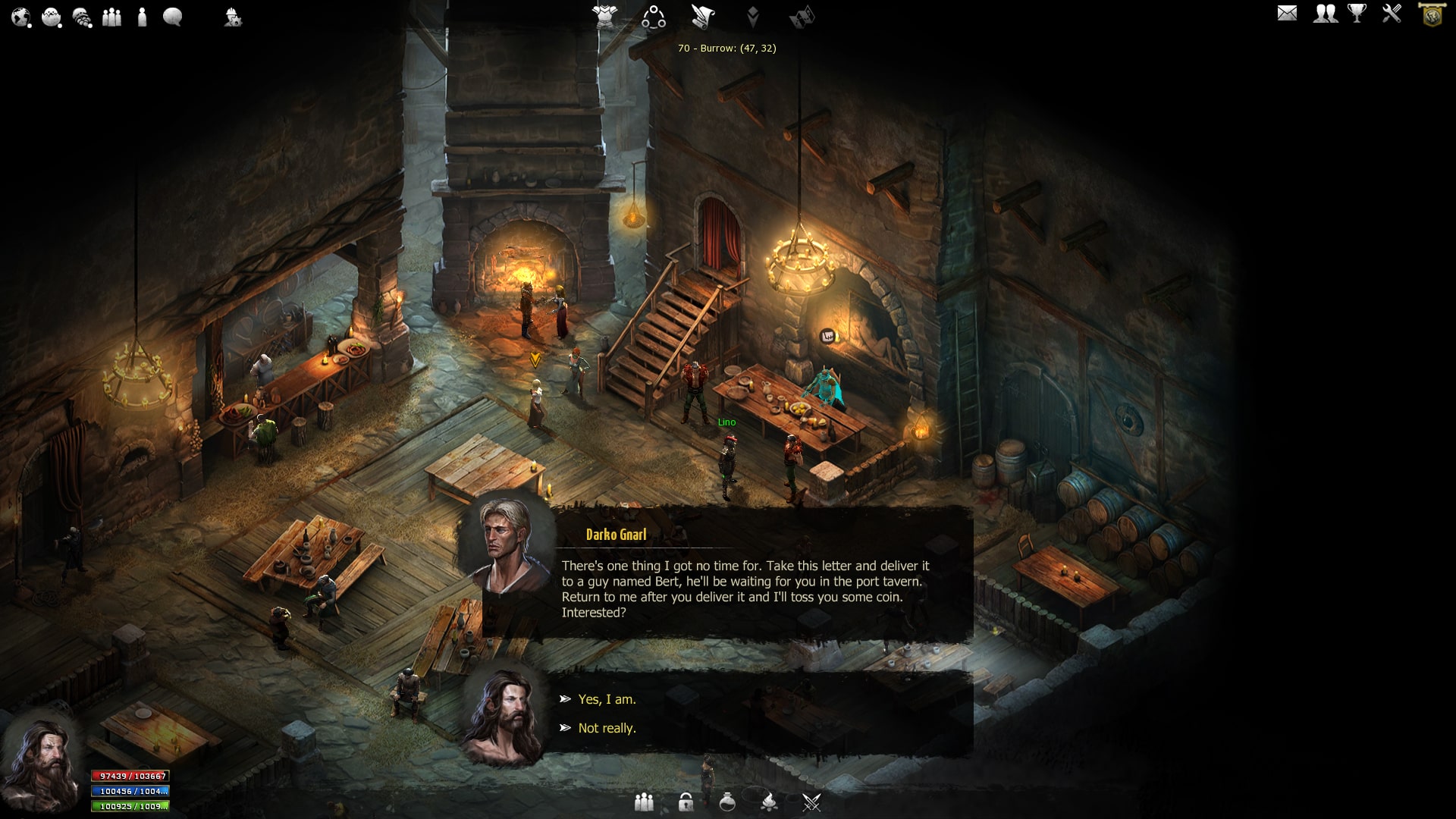Open the three-node circle icon
This screenshot has width=1456, height=819.
click(654, 17)
